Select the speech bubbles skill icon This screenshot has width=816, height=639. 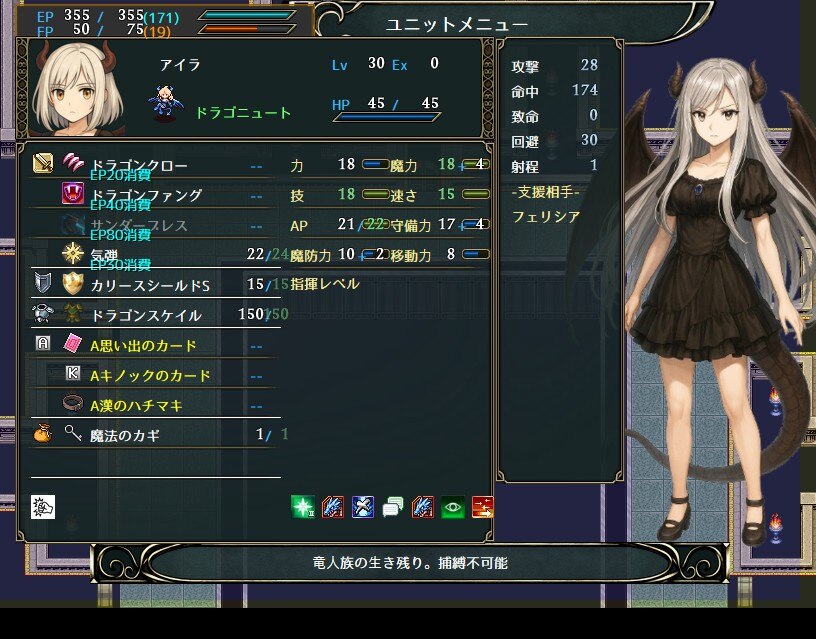[392, 507]
